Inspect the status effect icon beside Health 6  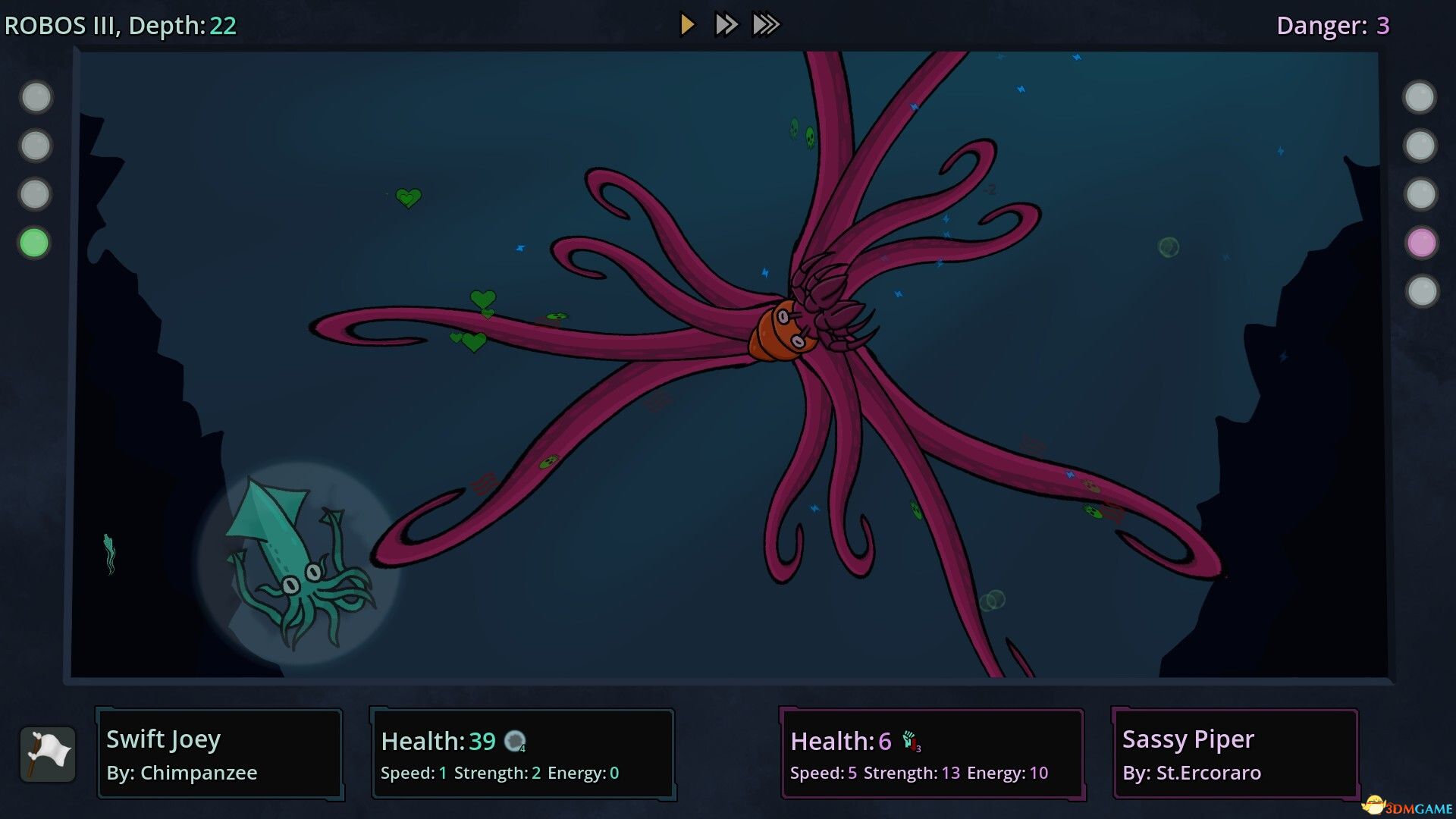[x=910, y=741]
